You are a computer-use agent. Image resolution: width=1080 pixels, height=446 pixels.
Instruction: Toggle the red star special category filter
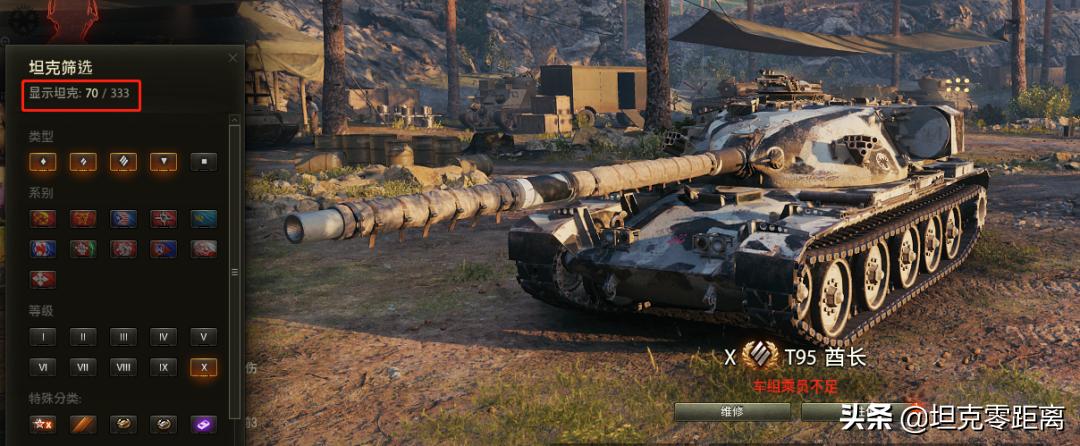pyautogui.click(x=43, y=424)
